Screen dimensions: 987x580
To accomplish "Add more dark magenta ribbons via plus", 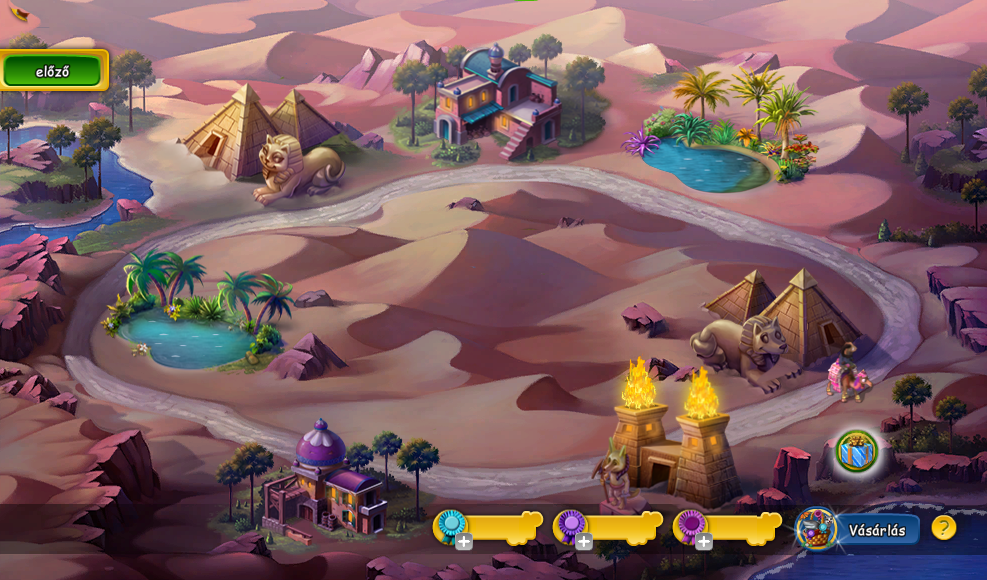I will [x=704, y=542].
